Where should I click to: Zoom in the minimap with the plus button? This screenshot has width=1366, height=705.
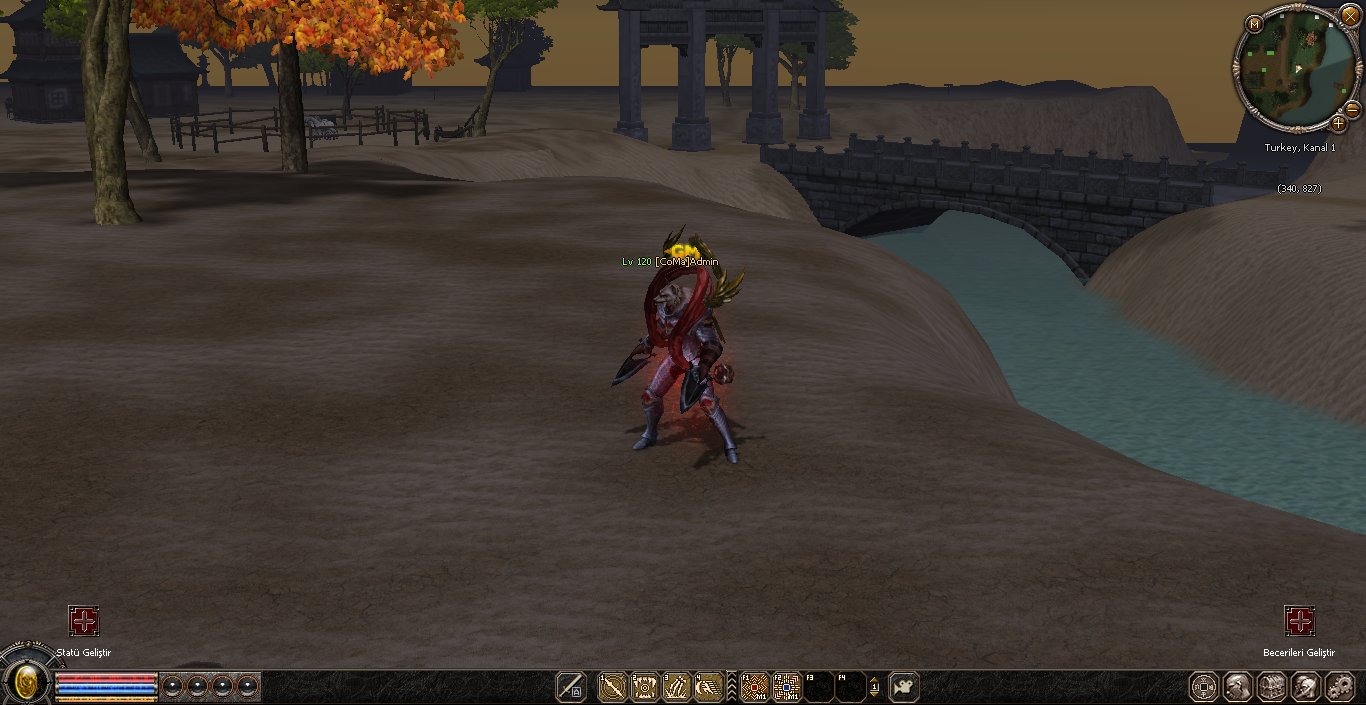pyautogui.click(x=1338, y=124)
